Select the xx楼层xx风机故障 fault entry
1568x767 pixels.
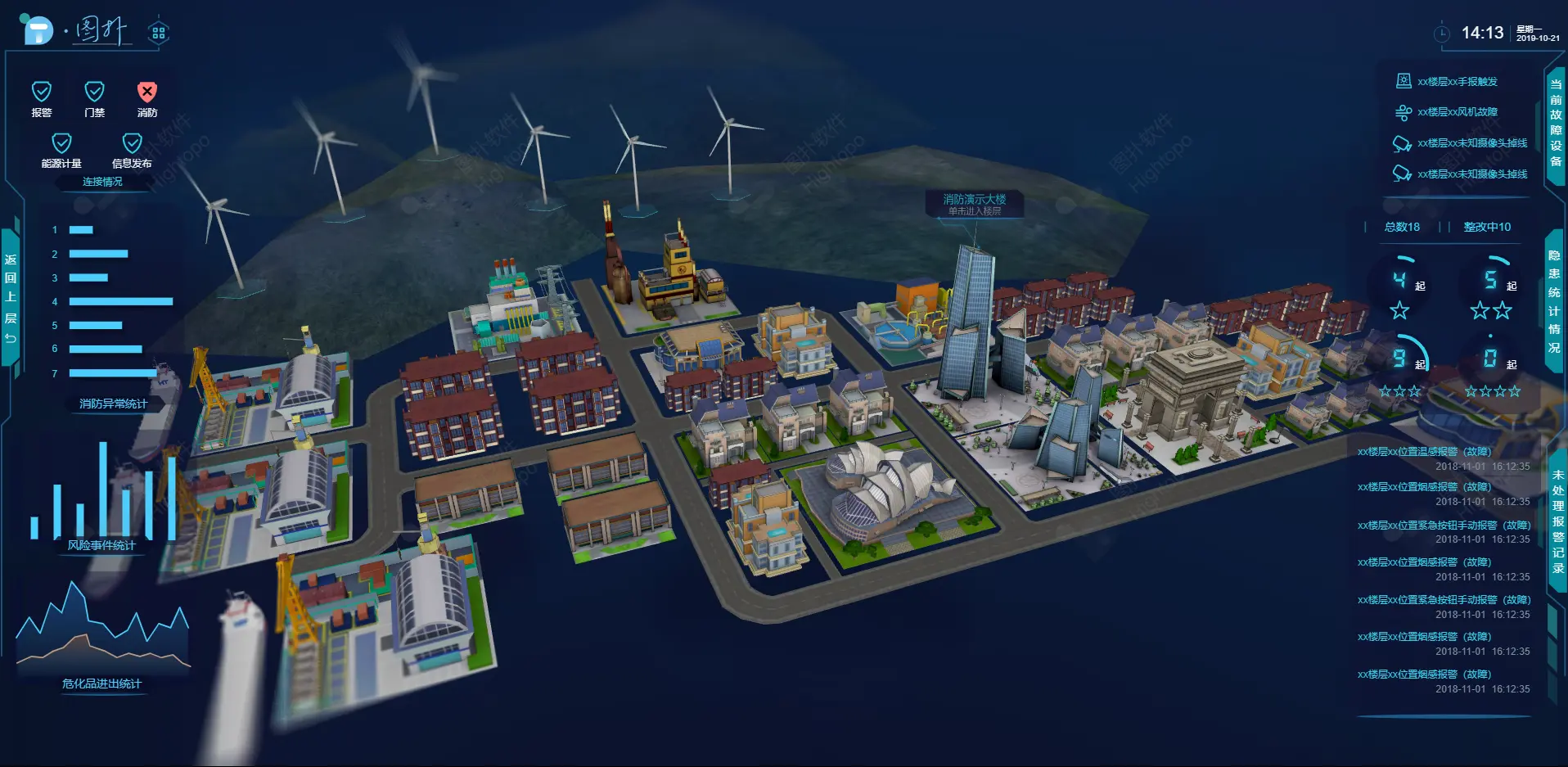pyautogui.click(x=1457, y=112)
